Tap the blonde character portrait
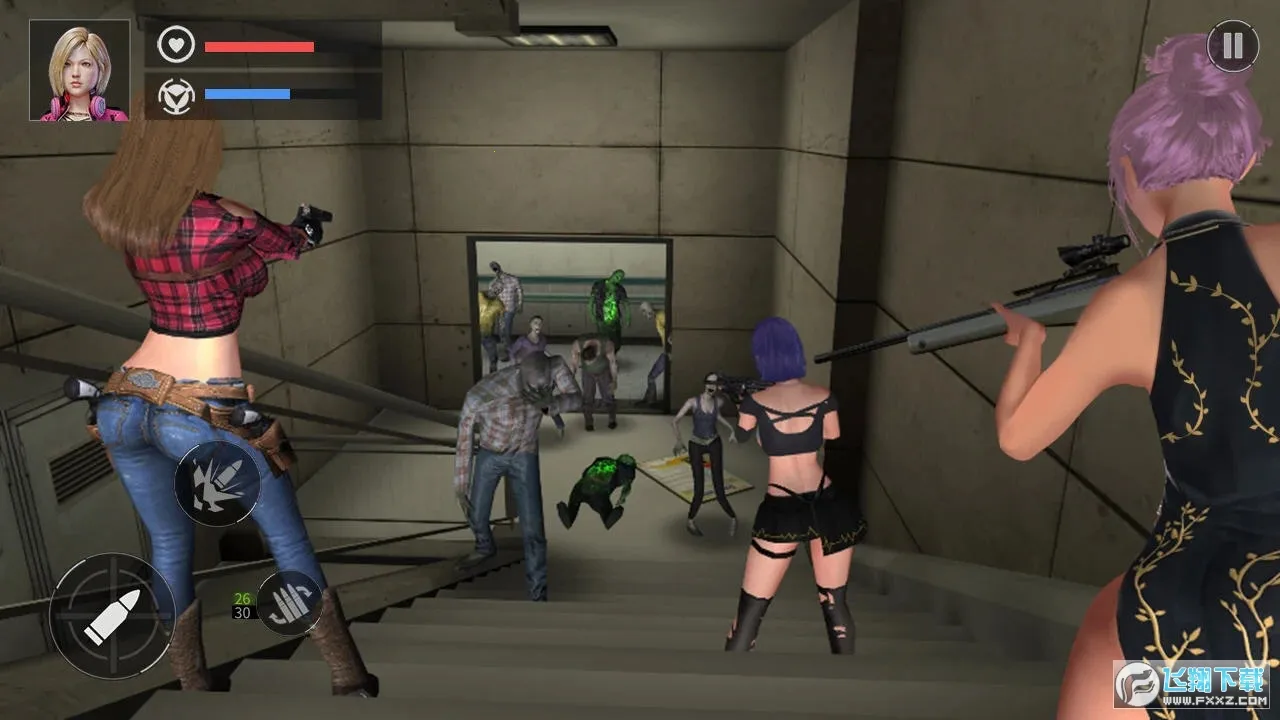1280x720 pixels. [x=80, y=71]
